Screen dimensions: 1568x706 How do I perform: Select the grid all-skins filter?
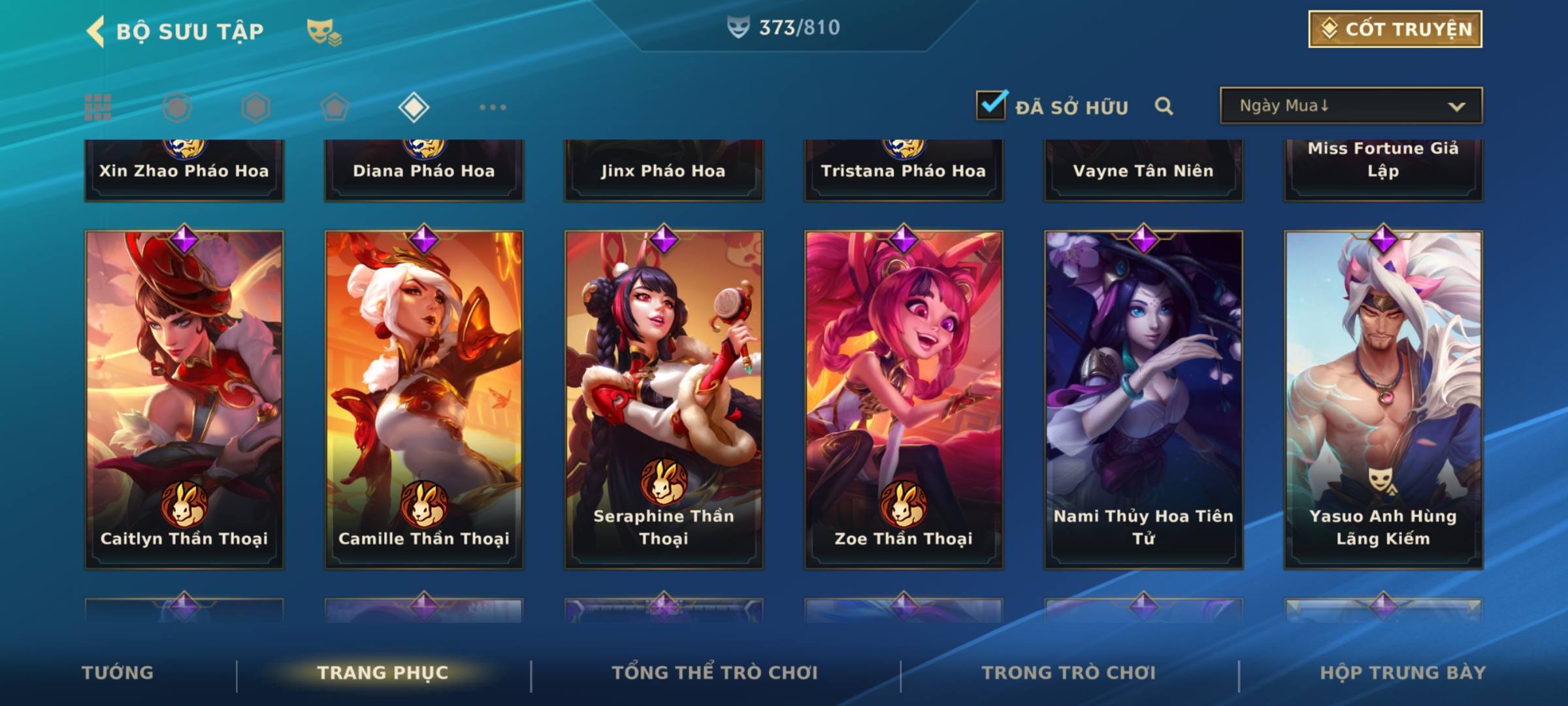[98, 107]
